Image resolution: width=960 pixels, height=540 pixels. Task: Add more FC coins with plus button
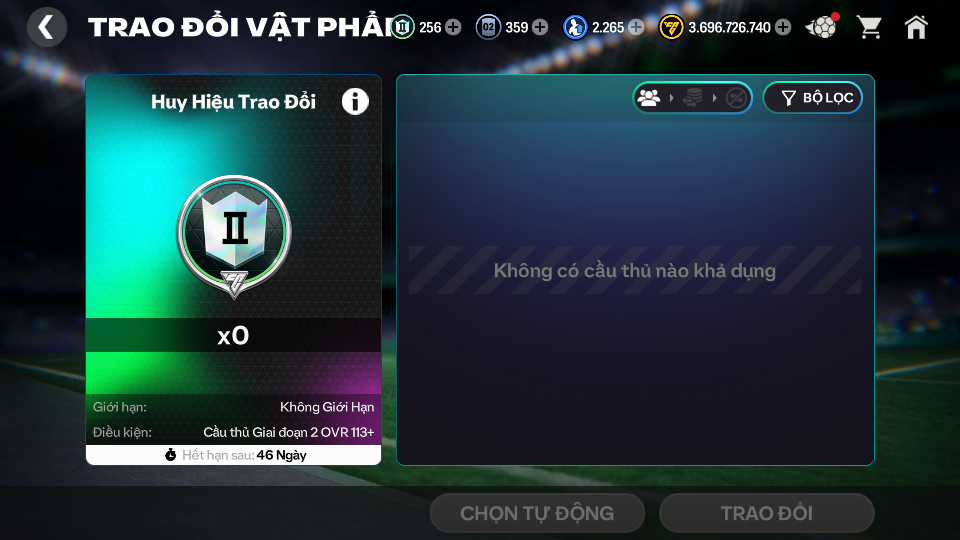[x=783, y=27]
